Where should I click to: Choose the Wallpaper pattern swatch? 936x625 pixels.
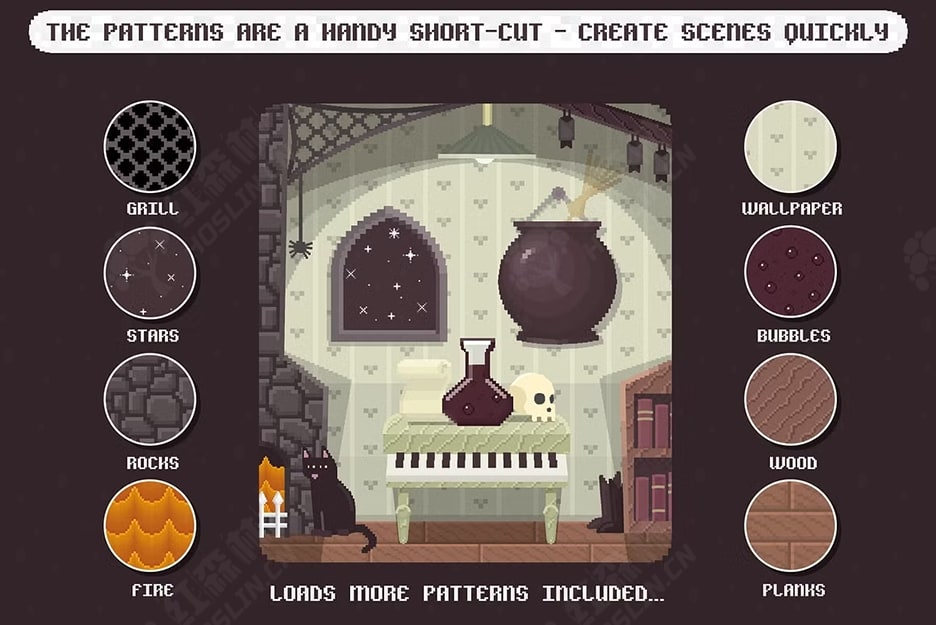[790, 146]
